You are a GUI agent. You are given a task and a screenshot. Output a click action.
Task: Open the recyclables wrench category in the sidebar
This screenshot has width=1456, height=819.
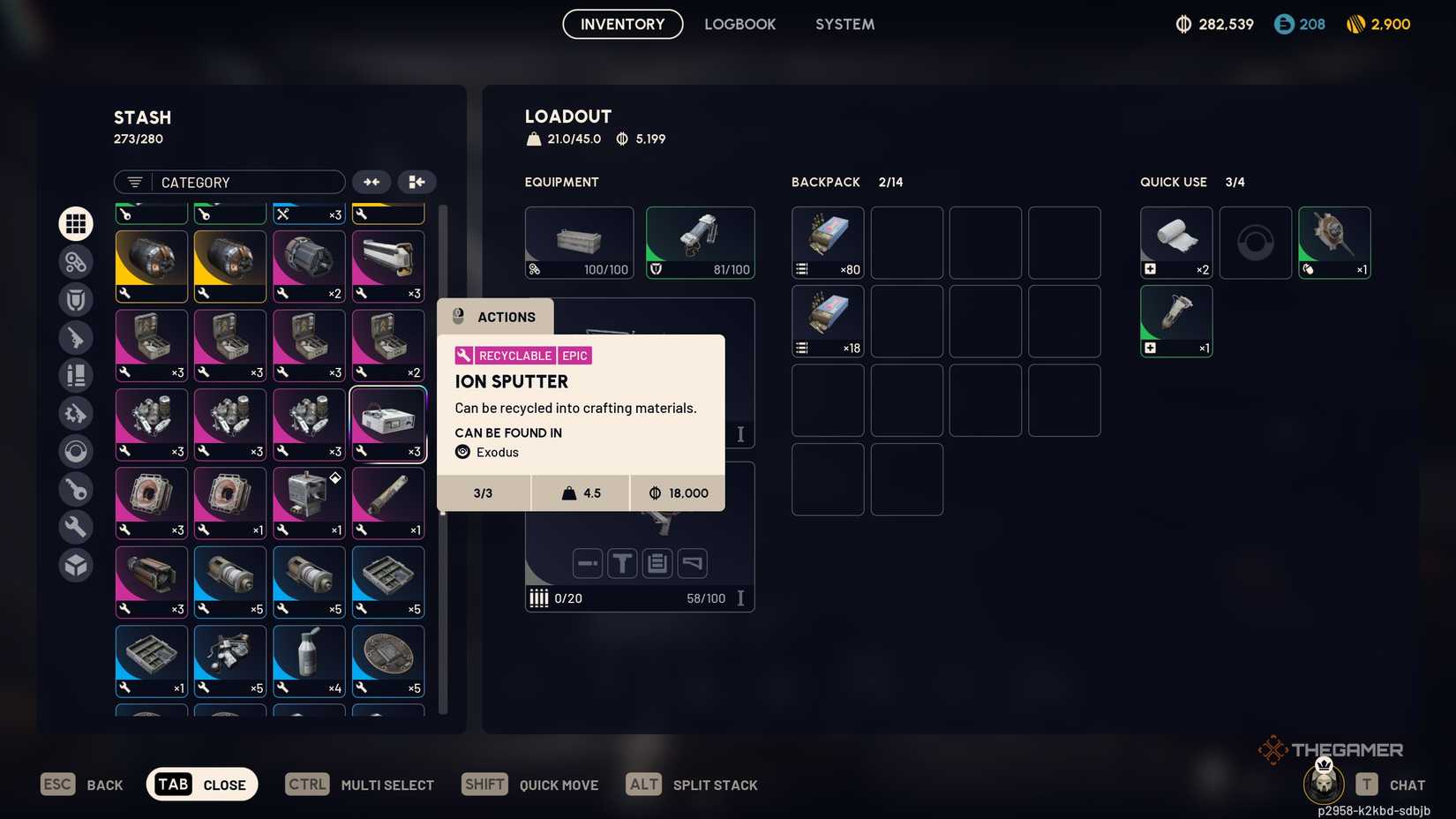click(76, 527)
